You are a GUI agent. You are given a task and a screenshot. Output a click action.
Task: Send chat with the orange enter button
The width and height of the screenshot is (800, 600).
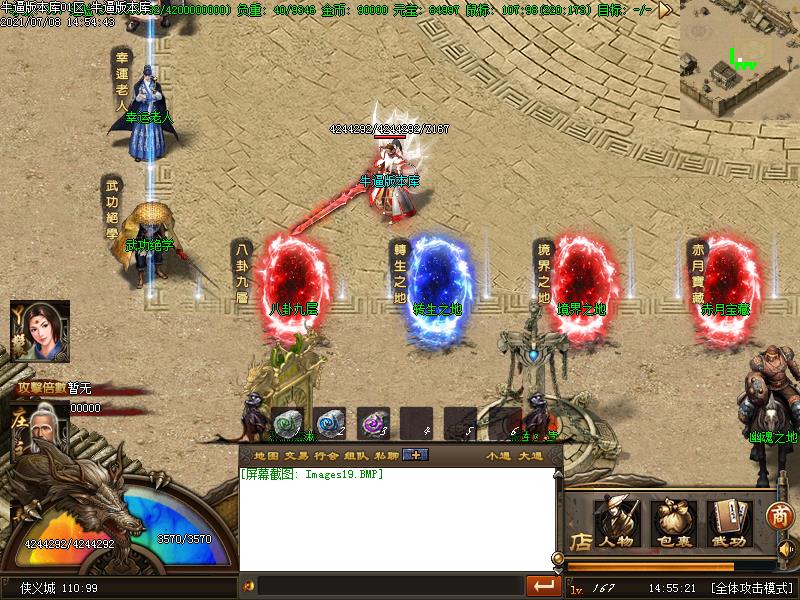(x=544, y=585)
